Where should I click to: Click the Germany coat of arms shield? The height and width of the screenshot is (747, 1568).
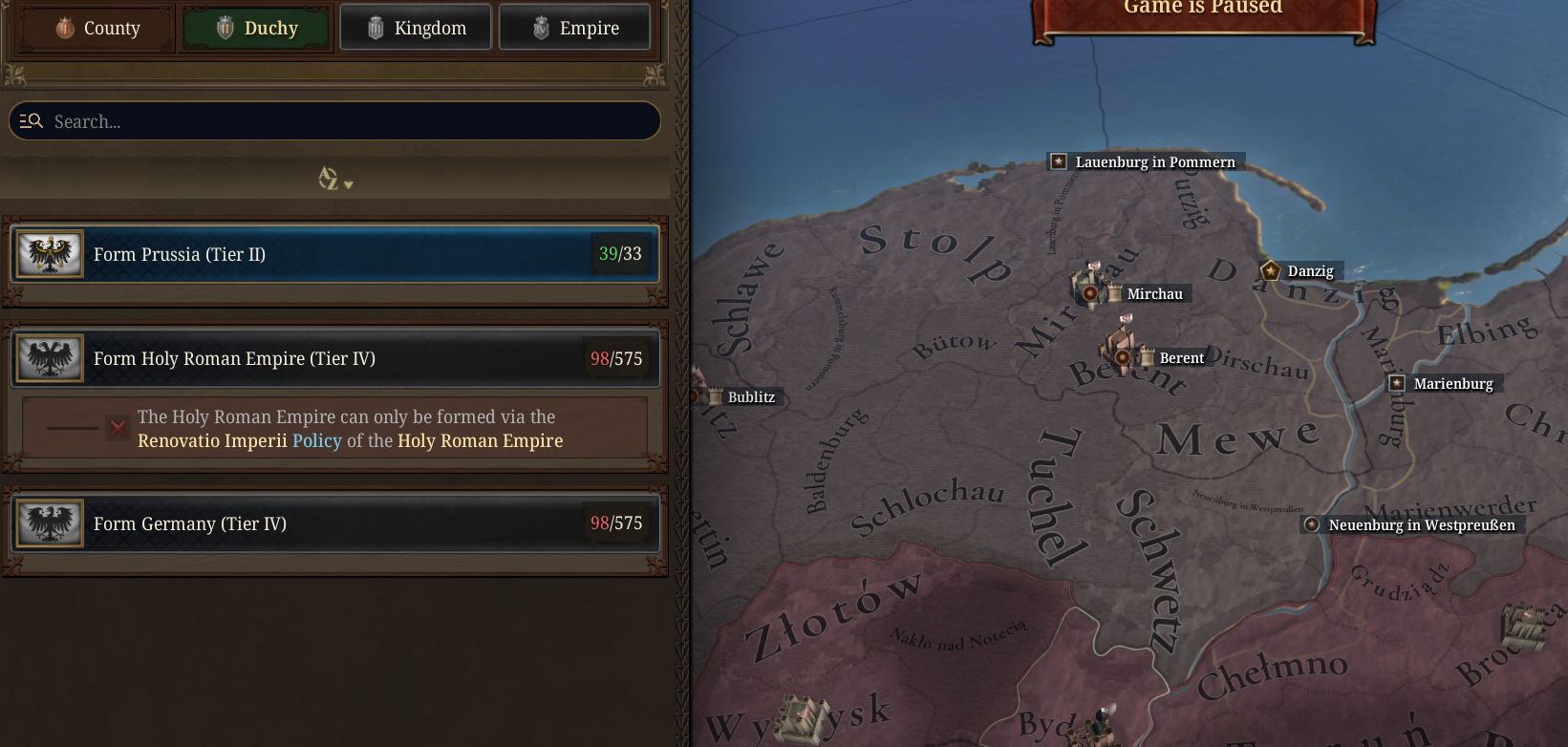click(49, 523)
